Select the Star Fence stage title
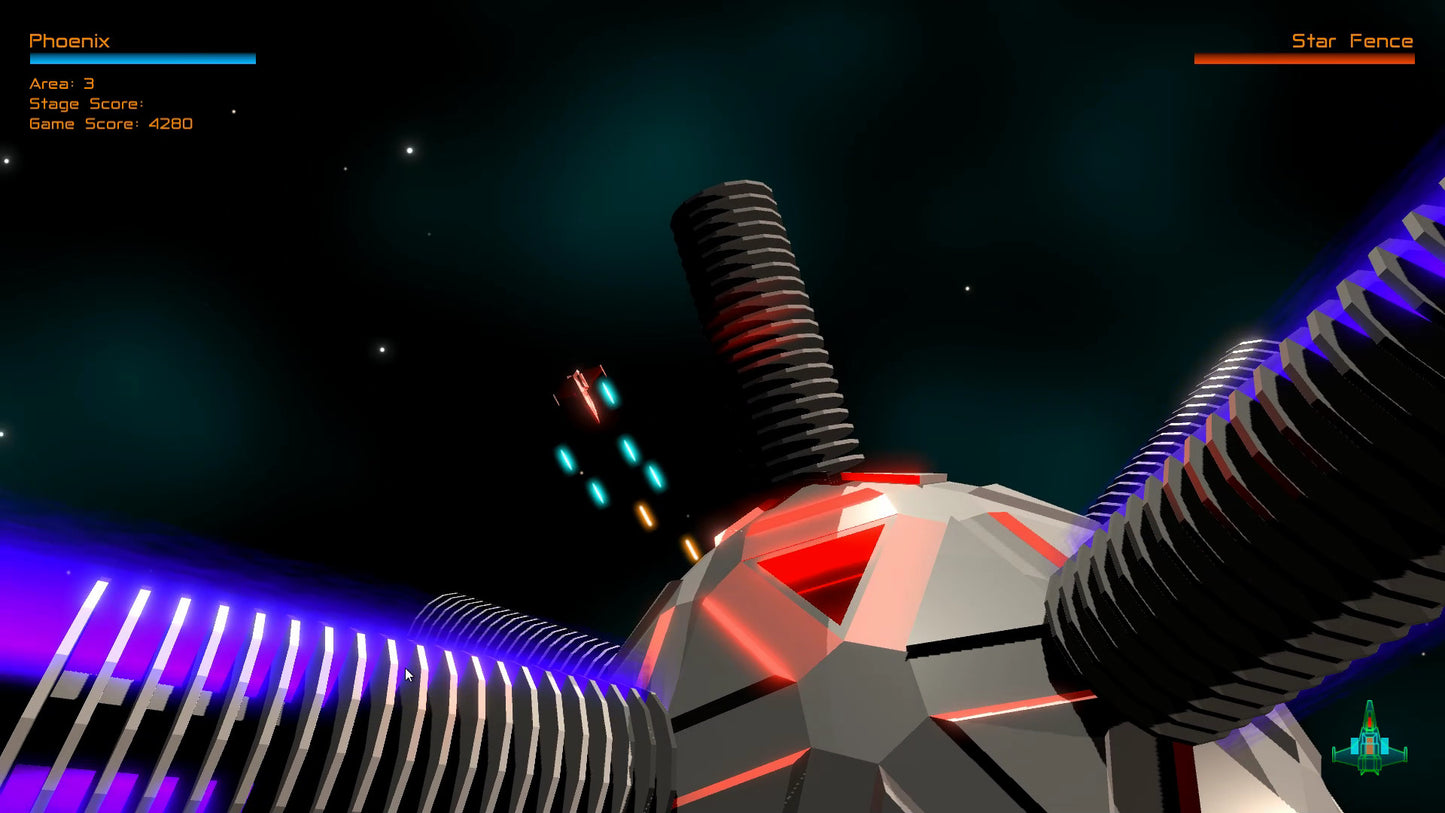Image resolution: width=1445 pixels, height=813 pixels. (1352, 41)
